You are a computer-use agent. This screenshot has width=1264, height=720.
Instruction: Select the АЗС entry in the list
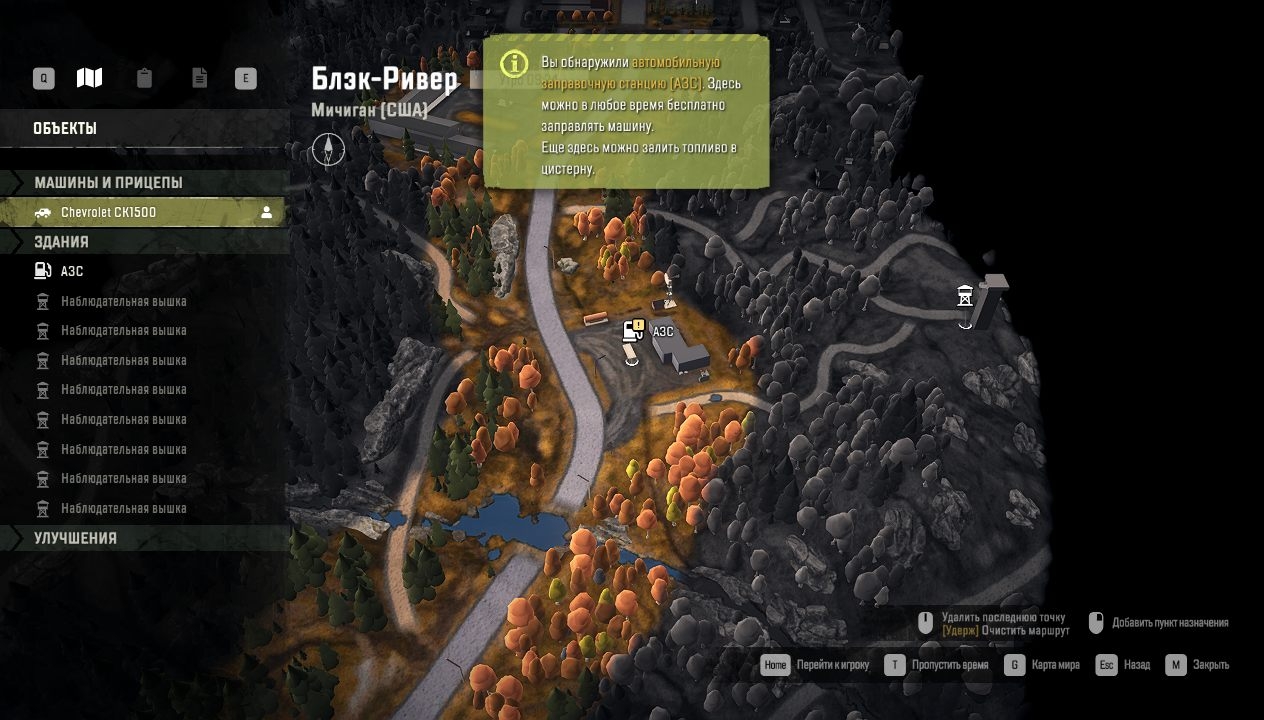[72, 271]
